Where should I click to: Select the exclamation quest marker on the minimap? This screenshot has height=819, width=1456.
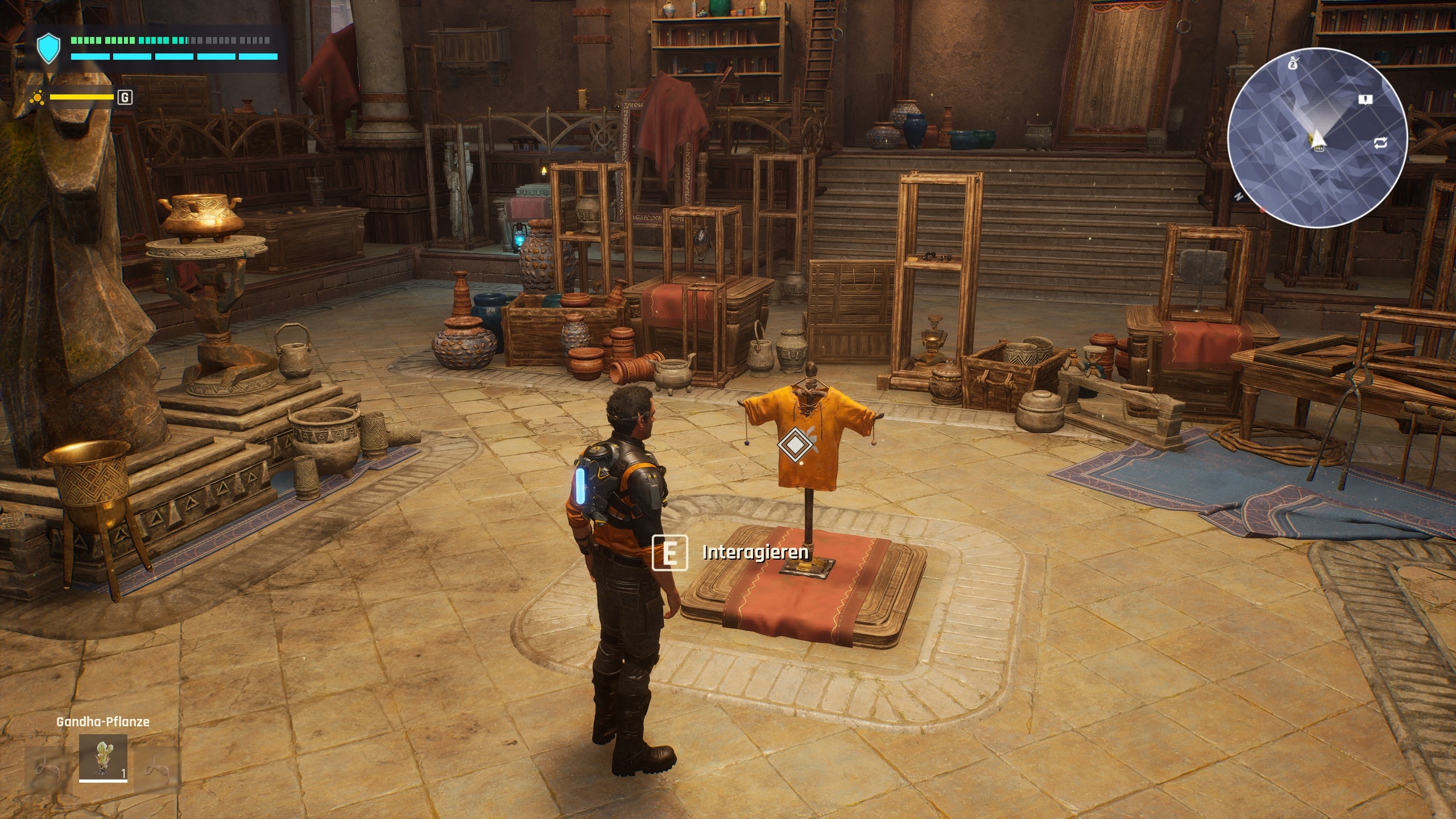tap(1366, 100)
